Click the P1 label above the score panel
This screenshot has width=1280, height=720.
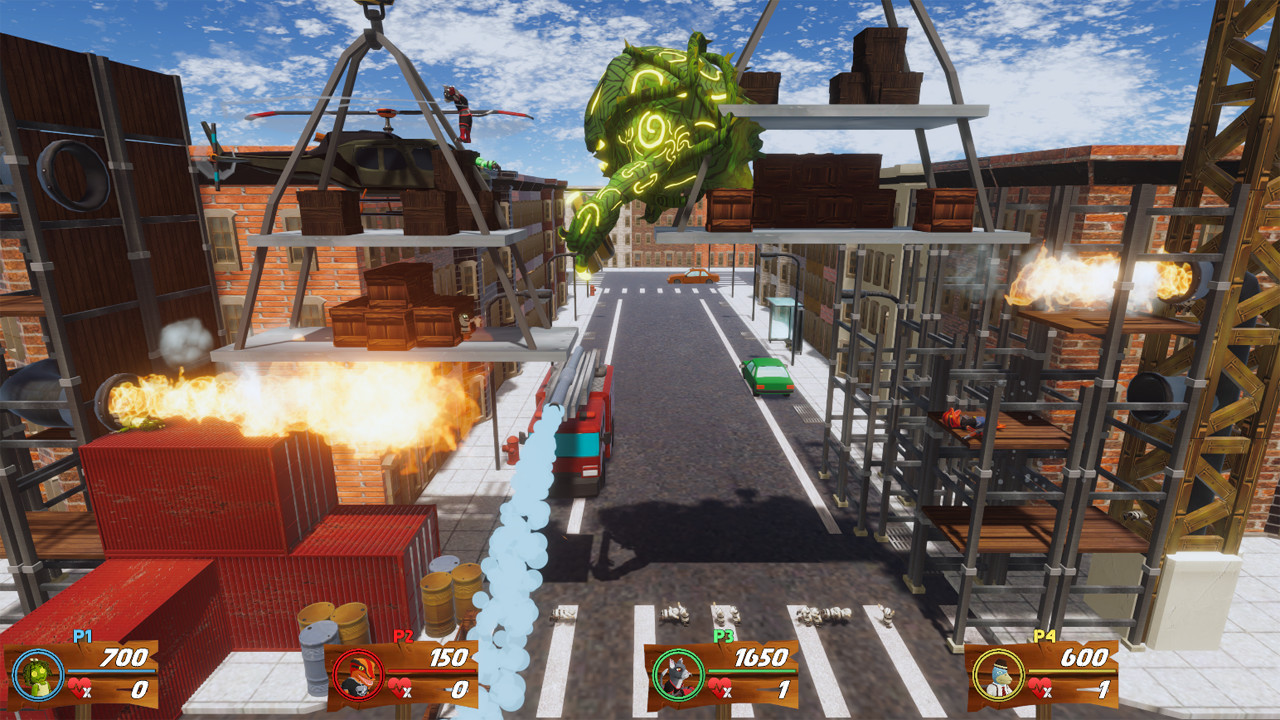point(82,637)
